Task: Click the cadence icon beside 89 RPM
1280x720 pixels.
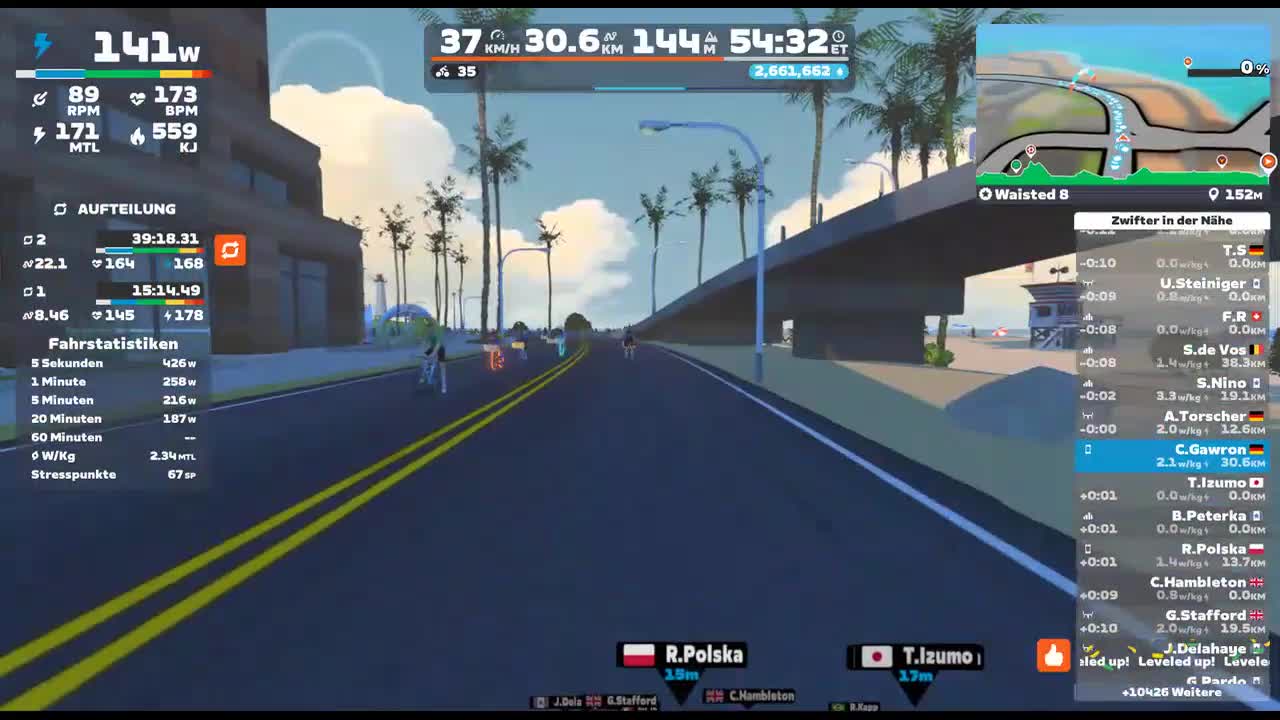Action: [40, 97]
